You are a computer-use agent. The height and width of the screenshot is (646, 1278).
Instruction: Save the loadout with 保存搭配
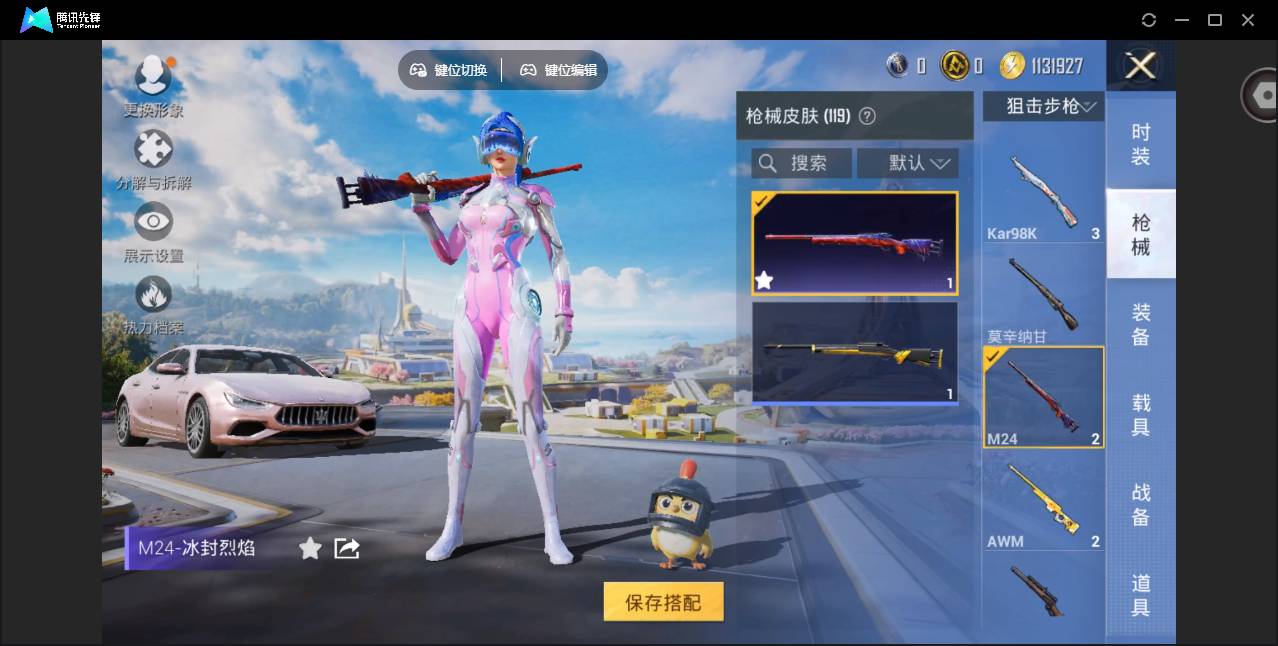tap(663, 602)
